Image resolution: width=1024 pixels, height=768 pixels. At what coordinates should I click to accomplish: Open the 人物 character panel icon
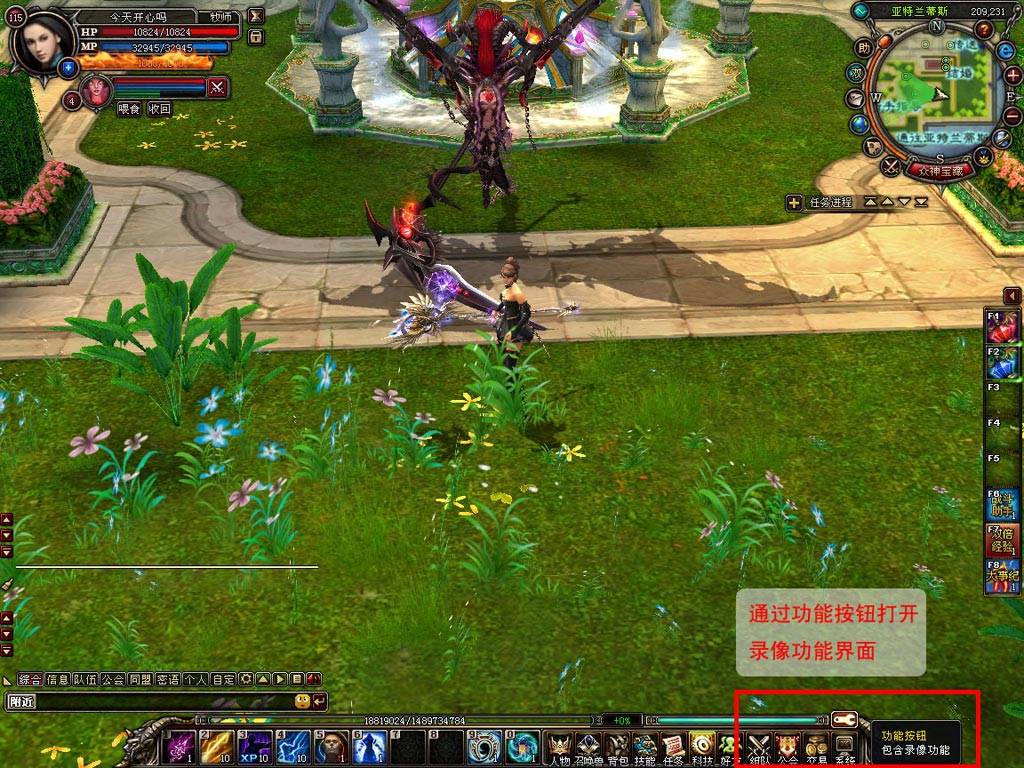pos(559,747)
